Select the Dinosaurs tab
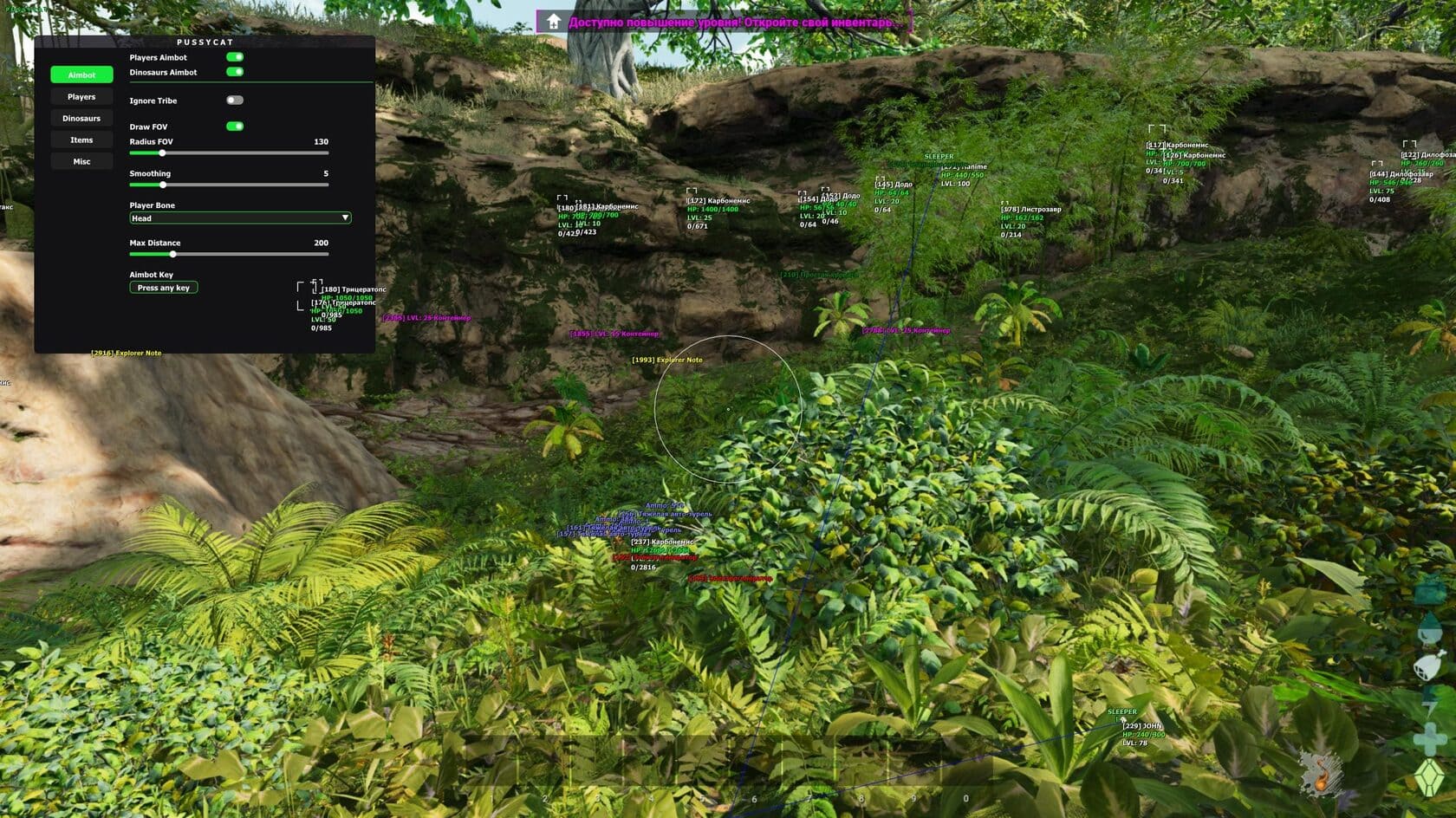The height and width of the screenshot is (818, 1456). pyautogui.click(x=81, y=119)
